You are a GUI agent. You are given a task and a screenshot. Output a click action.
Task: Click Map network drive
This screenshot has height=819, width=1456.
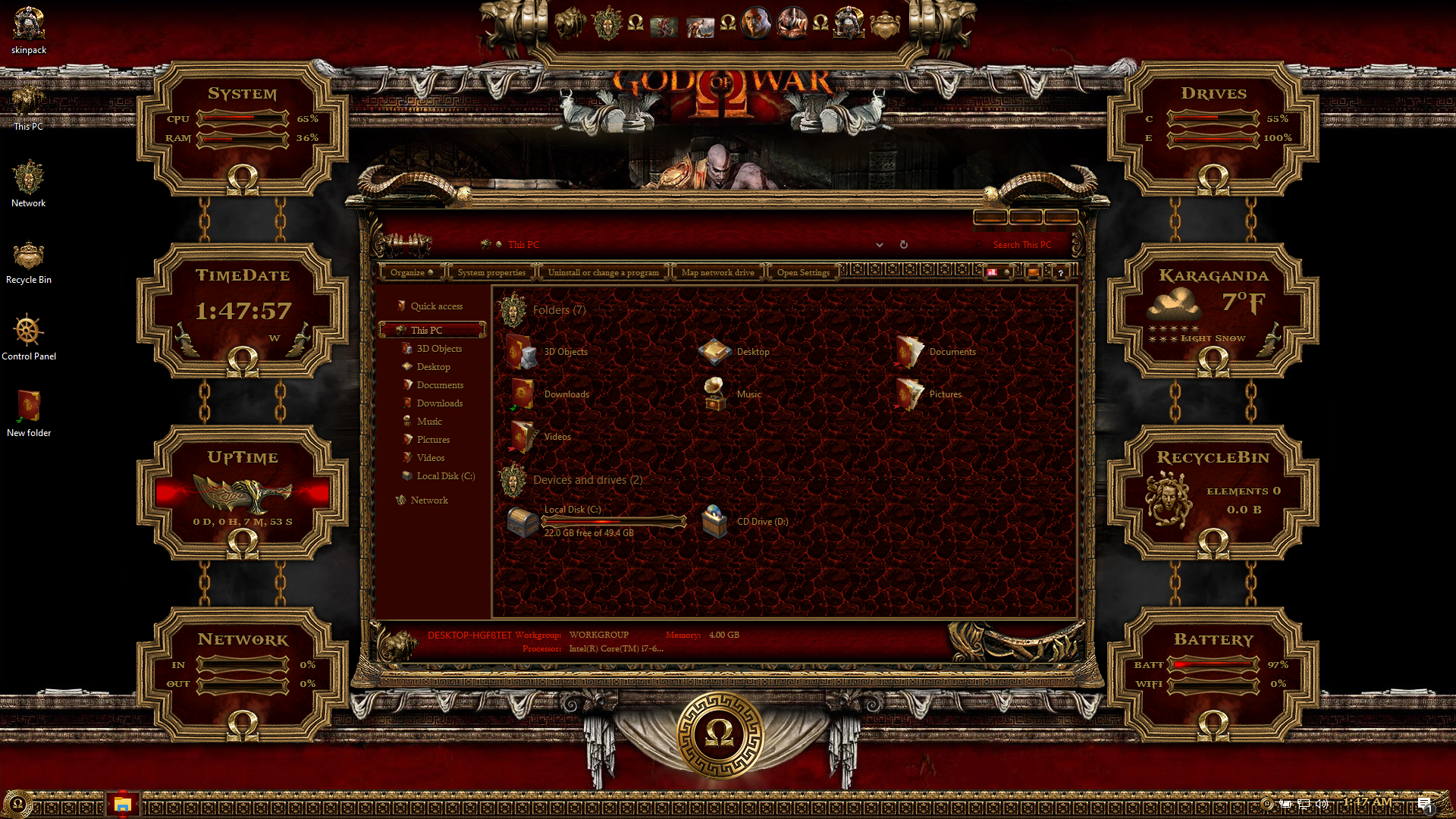point(717,272)
